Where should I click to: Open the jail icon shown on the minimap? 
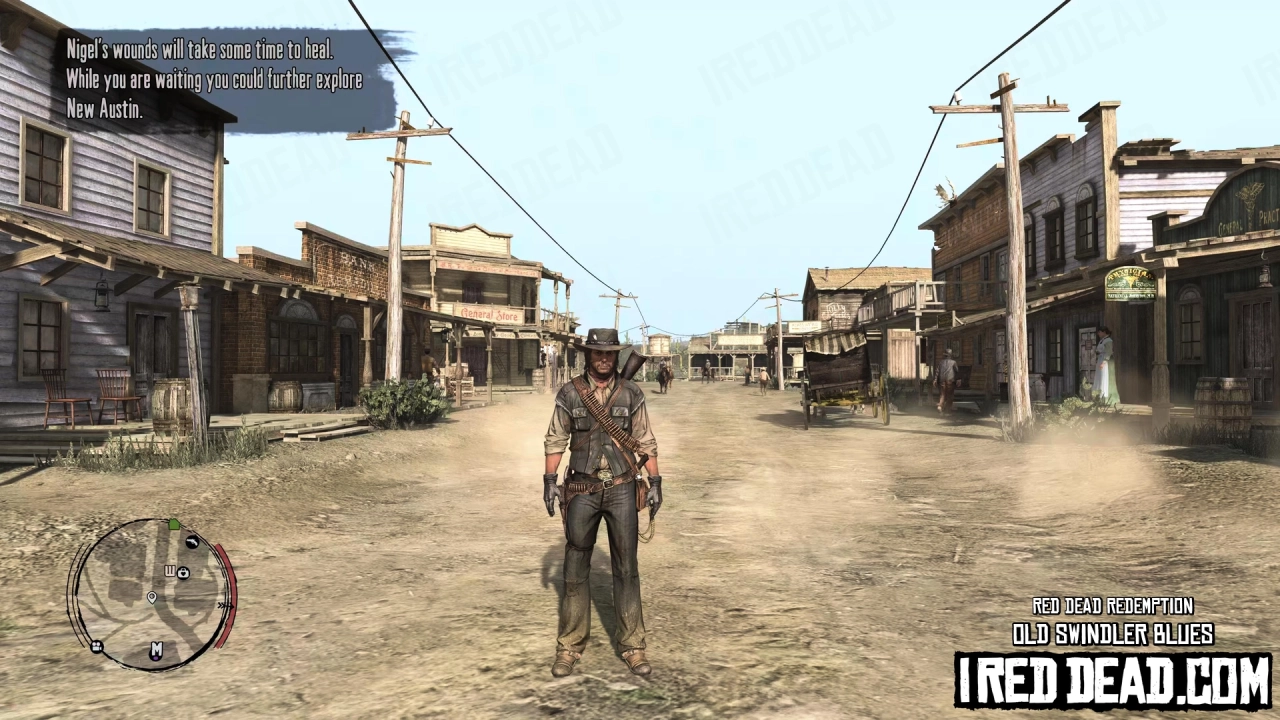click(x=169, y=570)
